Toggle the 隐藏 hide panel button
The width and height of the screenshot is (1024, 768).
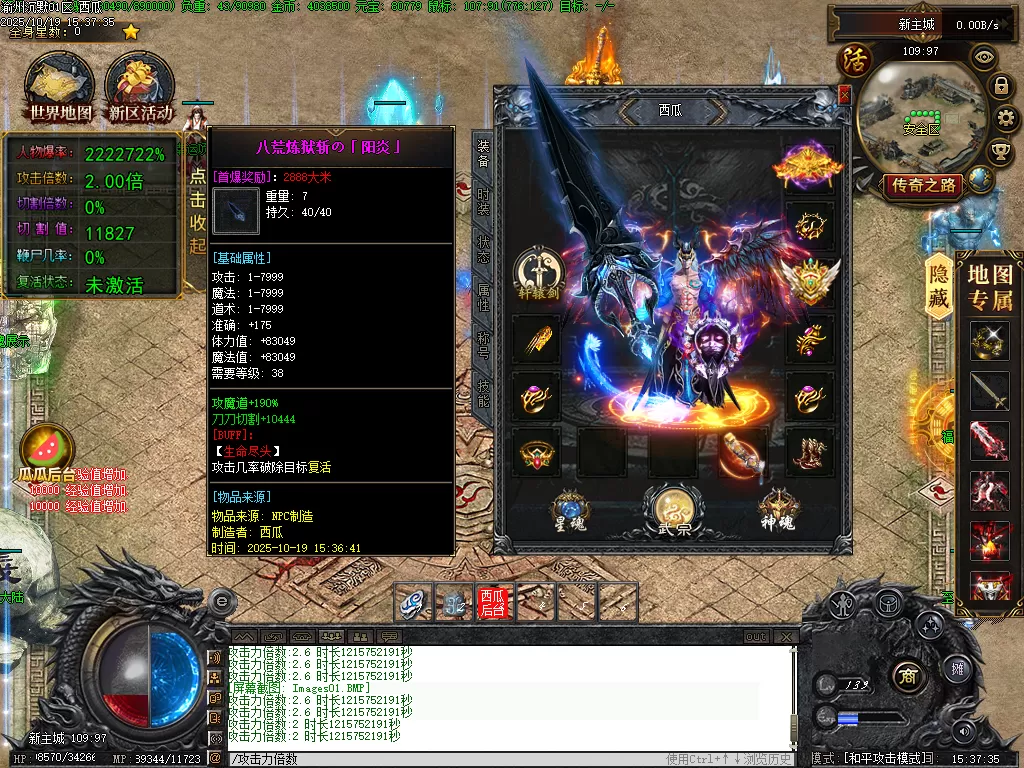pyautogui.click(x=939, y=285)
